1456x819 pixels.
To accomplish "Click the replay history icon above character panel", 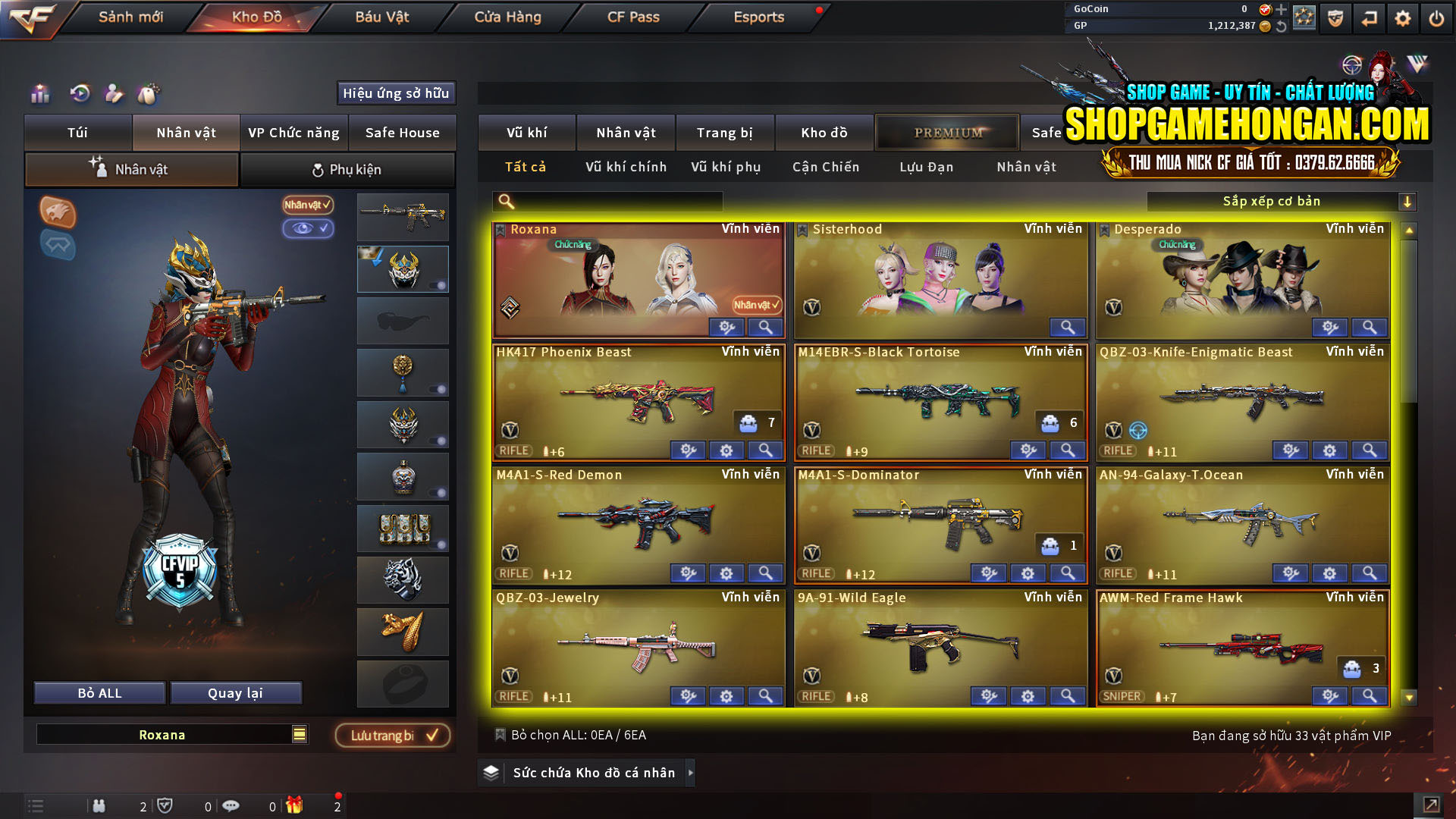I will pos(79,94).
